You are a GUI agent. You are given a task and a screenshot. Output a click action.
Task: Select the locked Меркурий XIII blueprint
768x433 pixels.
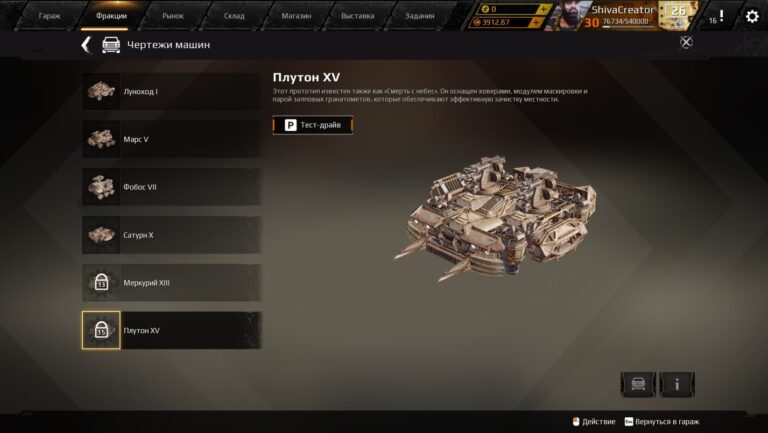coord(171,283)
